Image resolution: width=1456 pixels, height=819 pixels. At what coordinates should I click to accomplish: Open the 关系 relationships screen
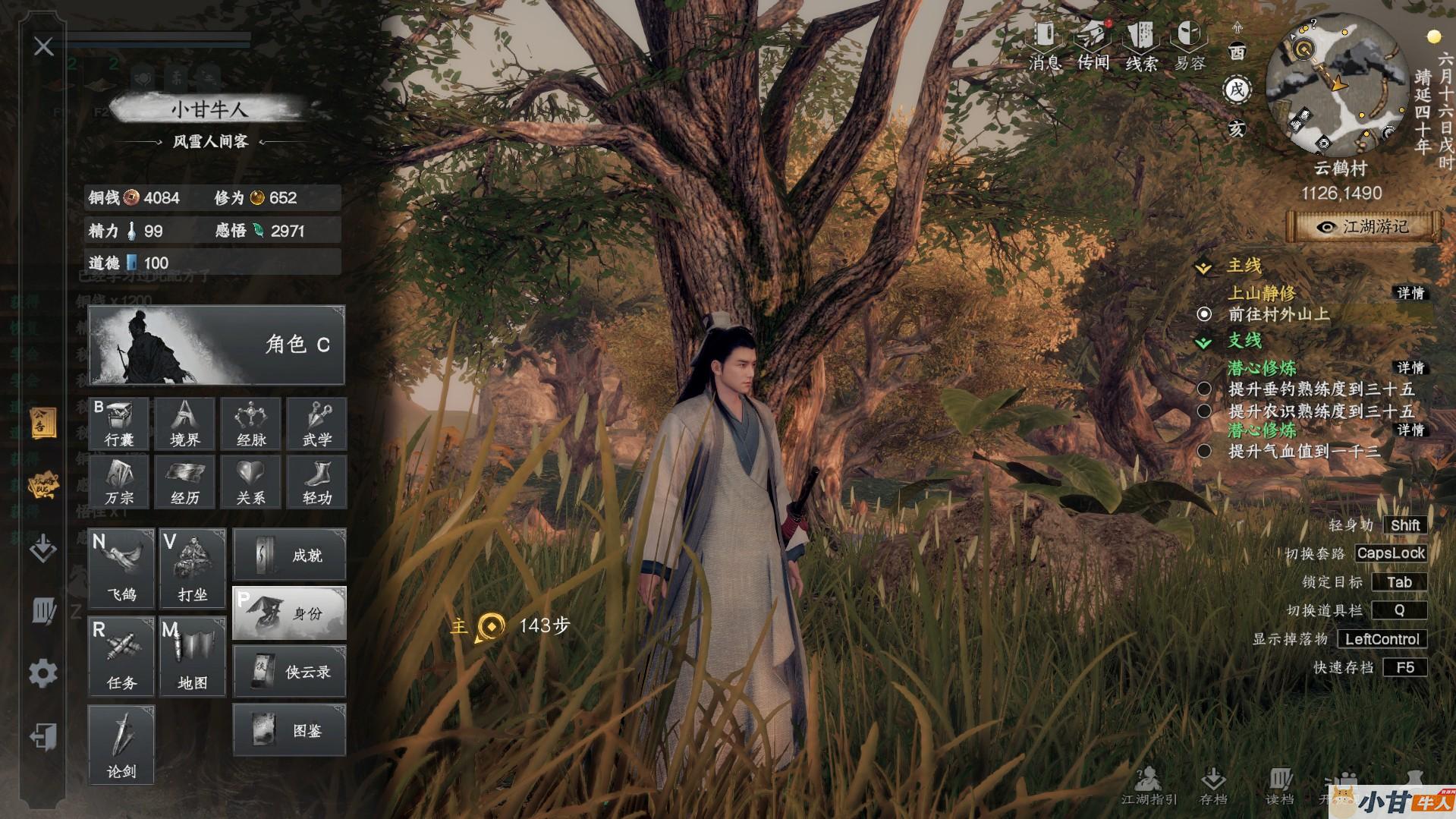[x=251, y=481]
